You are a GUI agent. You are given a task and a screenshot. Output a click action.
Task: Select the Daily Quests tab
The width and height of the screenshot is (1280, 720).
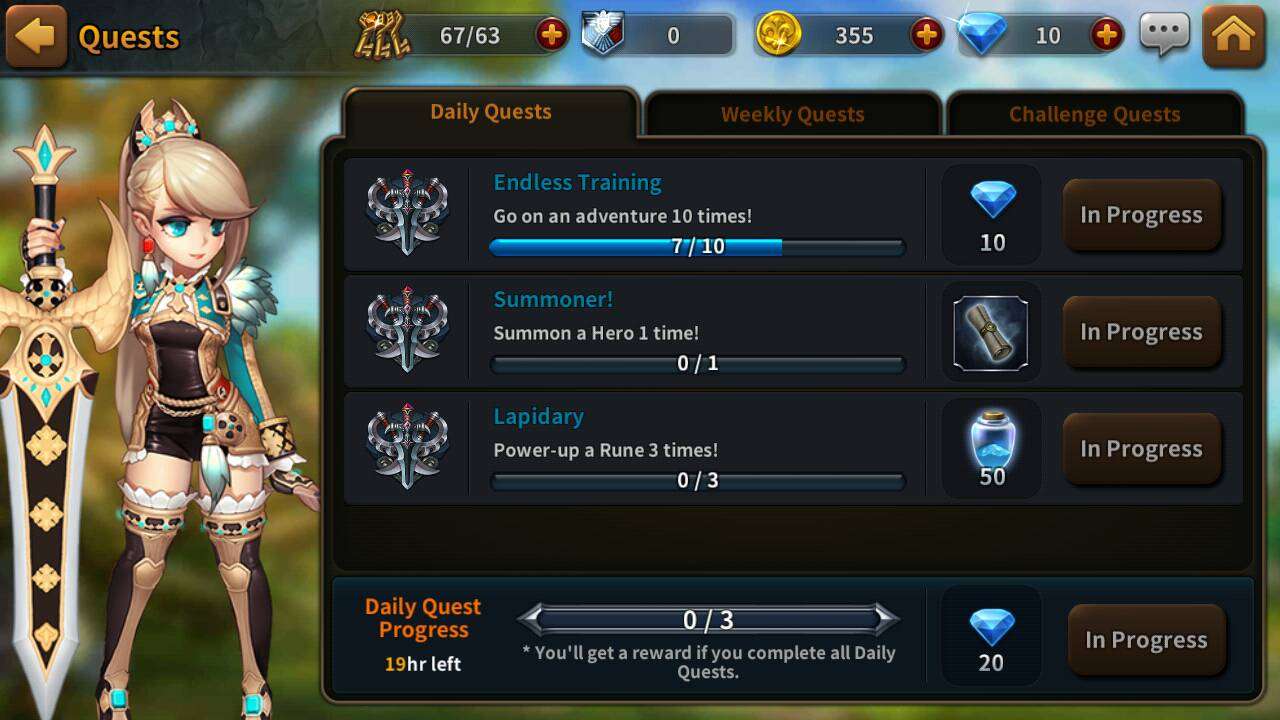pyautogui.click(x=490, y=112)
